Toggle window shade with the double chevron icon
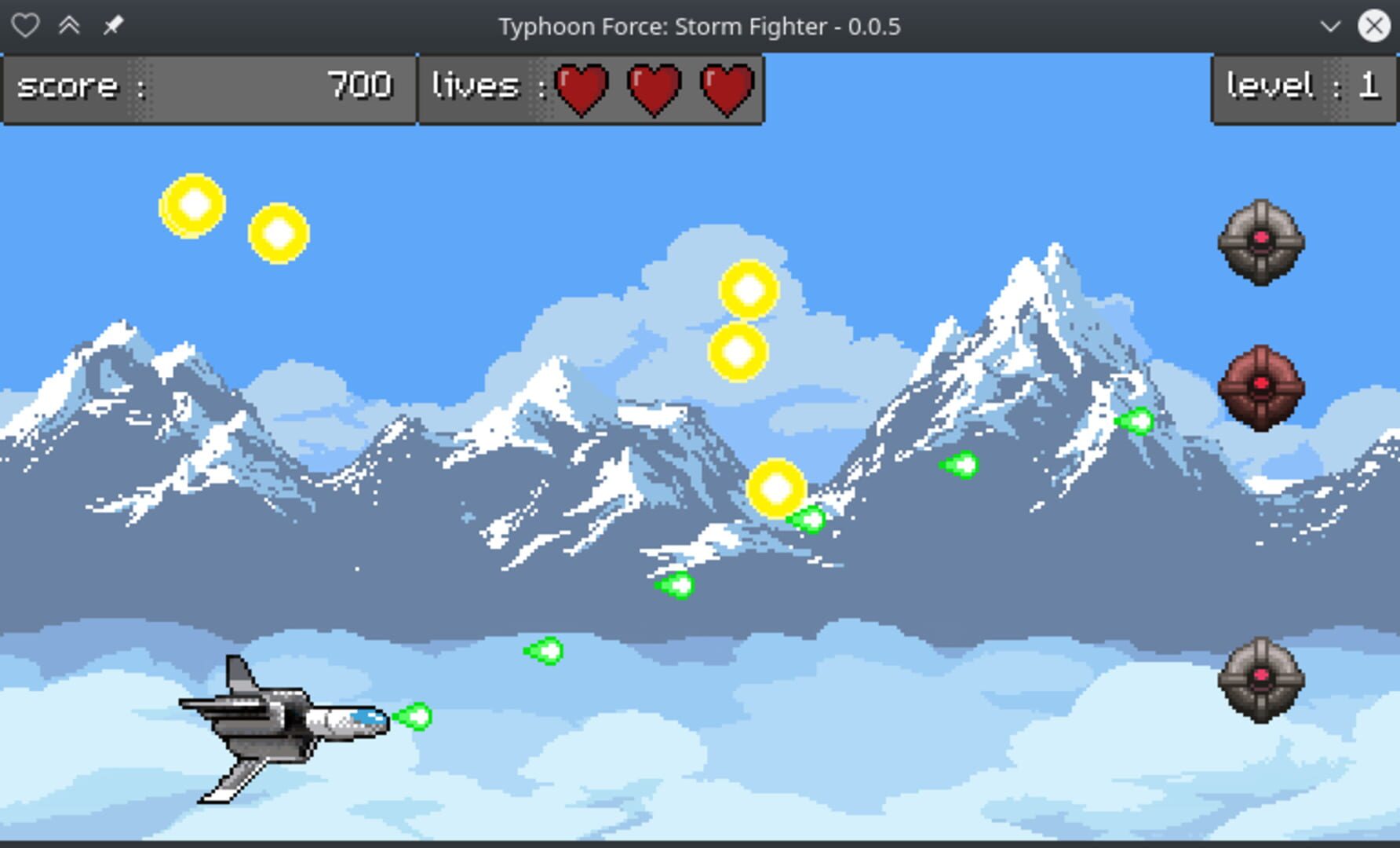1400x848 pixels. [x=70, y=25]
